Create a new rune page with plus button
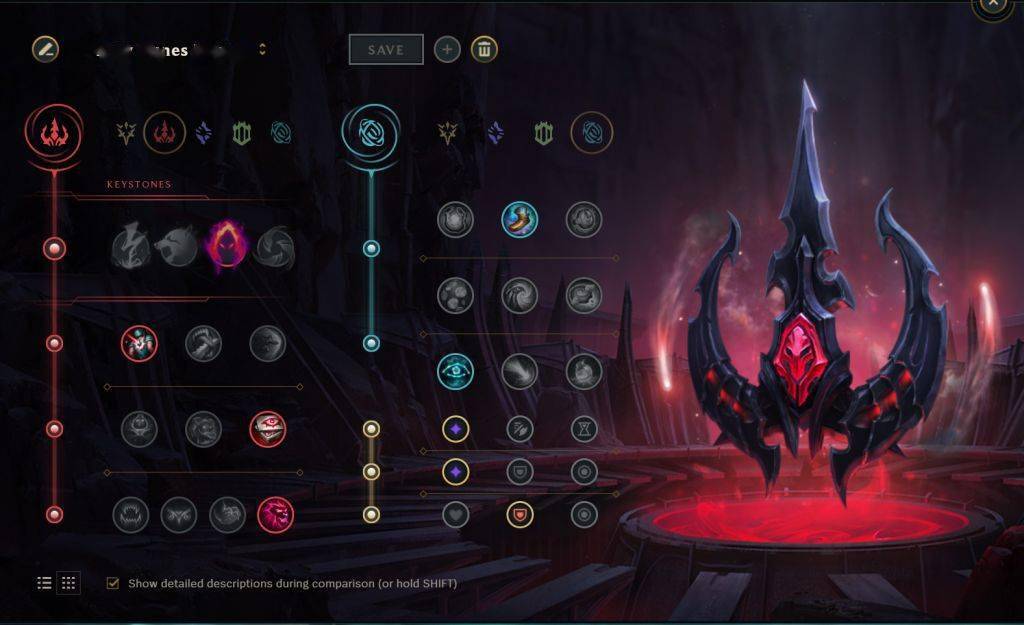Screen dimensions: 1024x625 pos(447,50)
